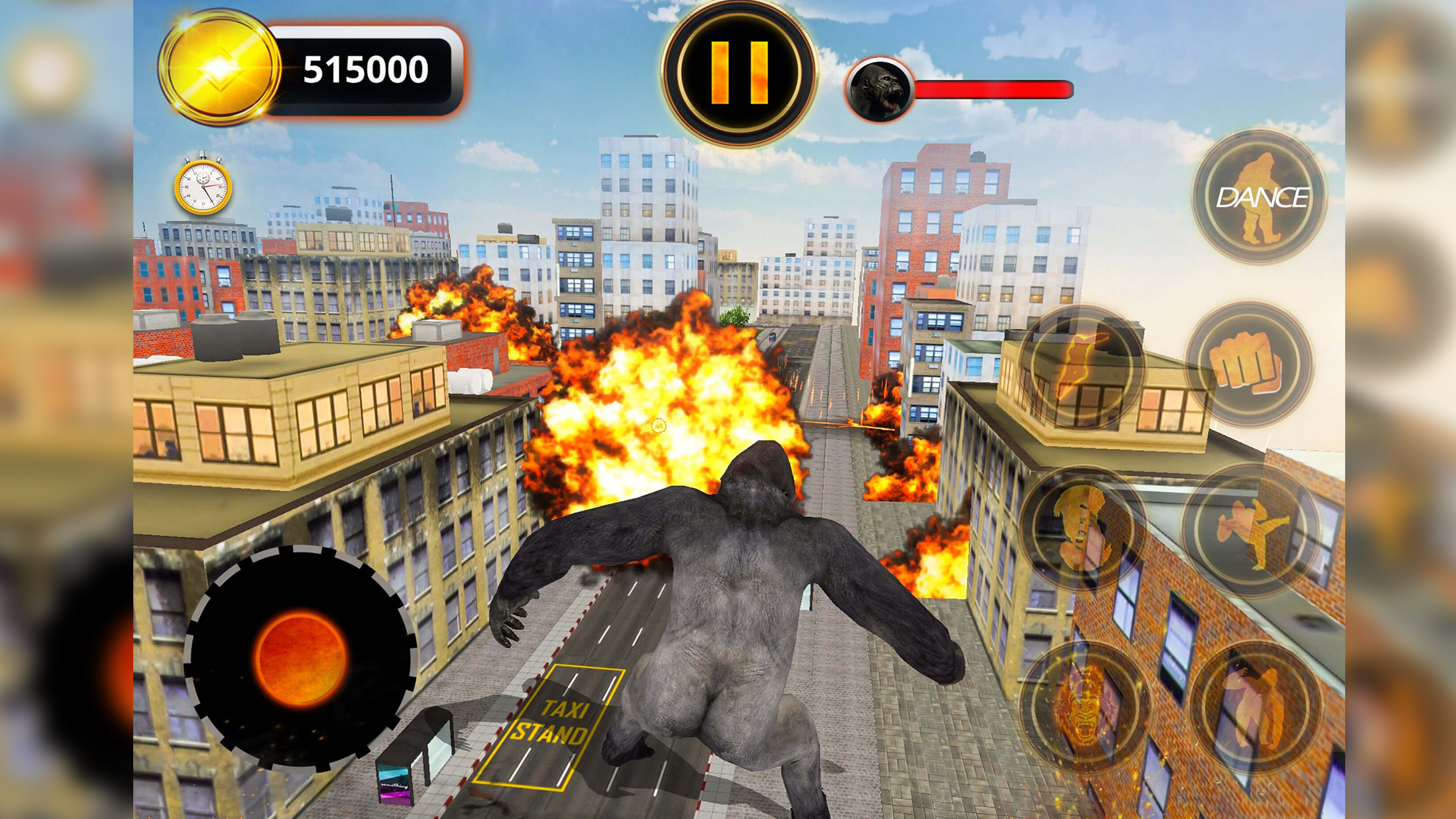1456x819 pixels.
Task: Tap the stopwatch timer icon
Action: tap(203, 185)
